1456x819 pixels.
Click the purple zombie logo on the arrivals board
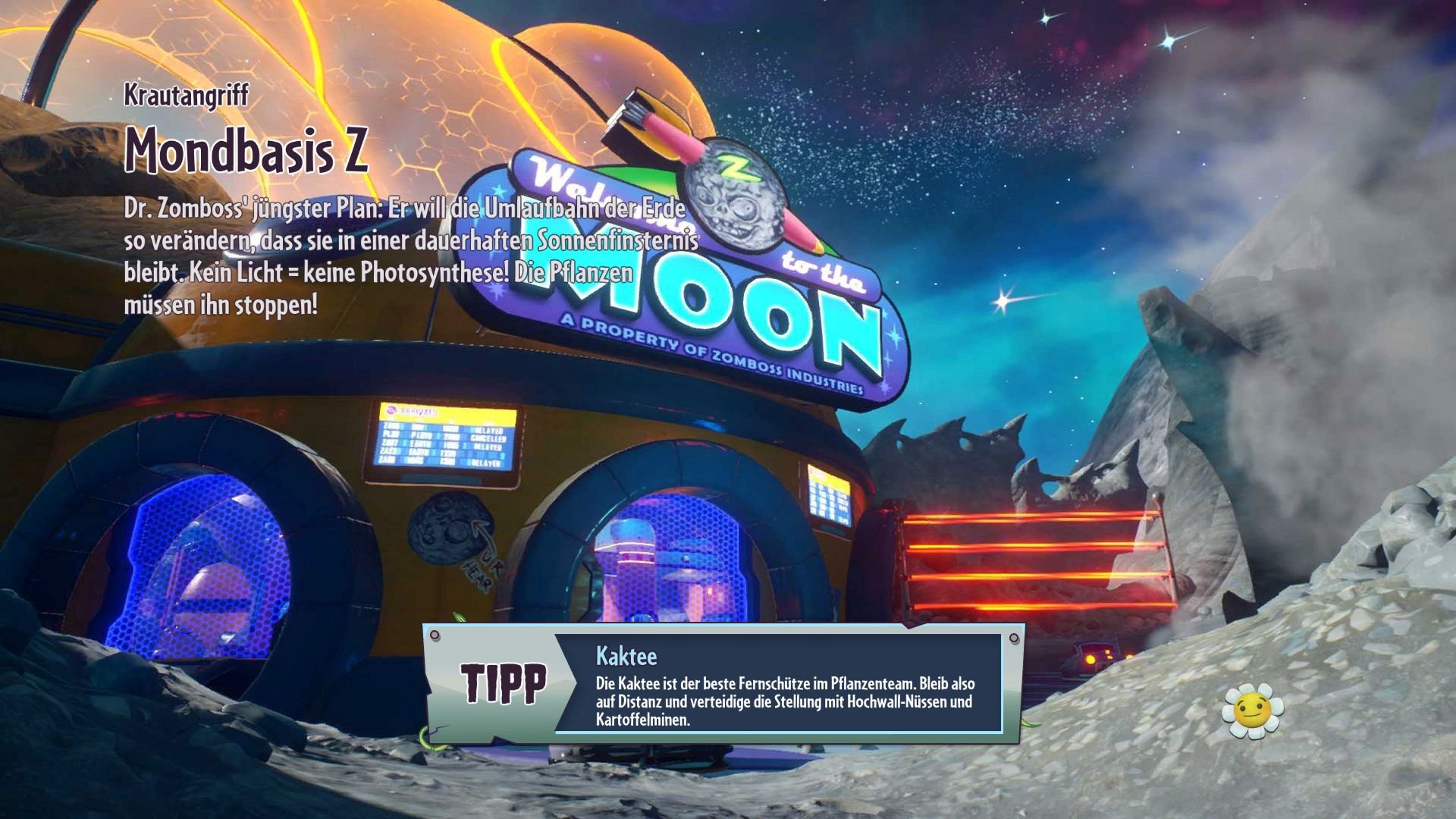(391, 410)
